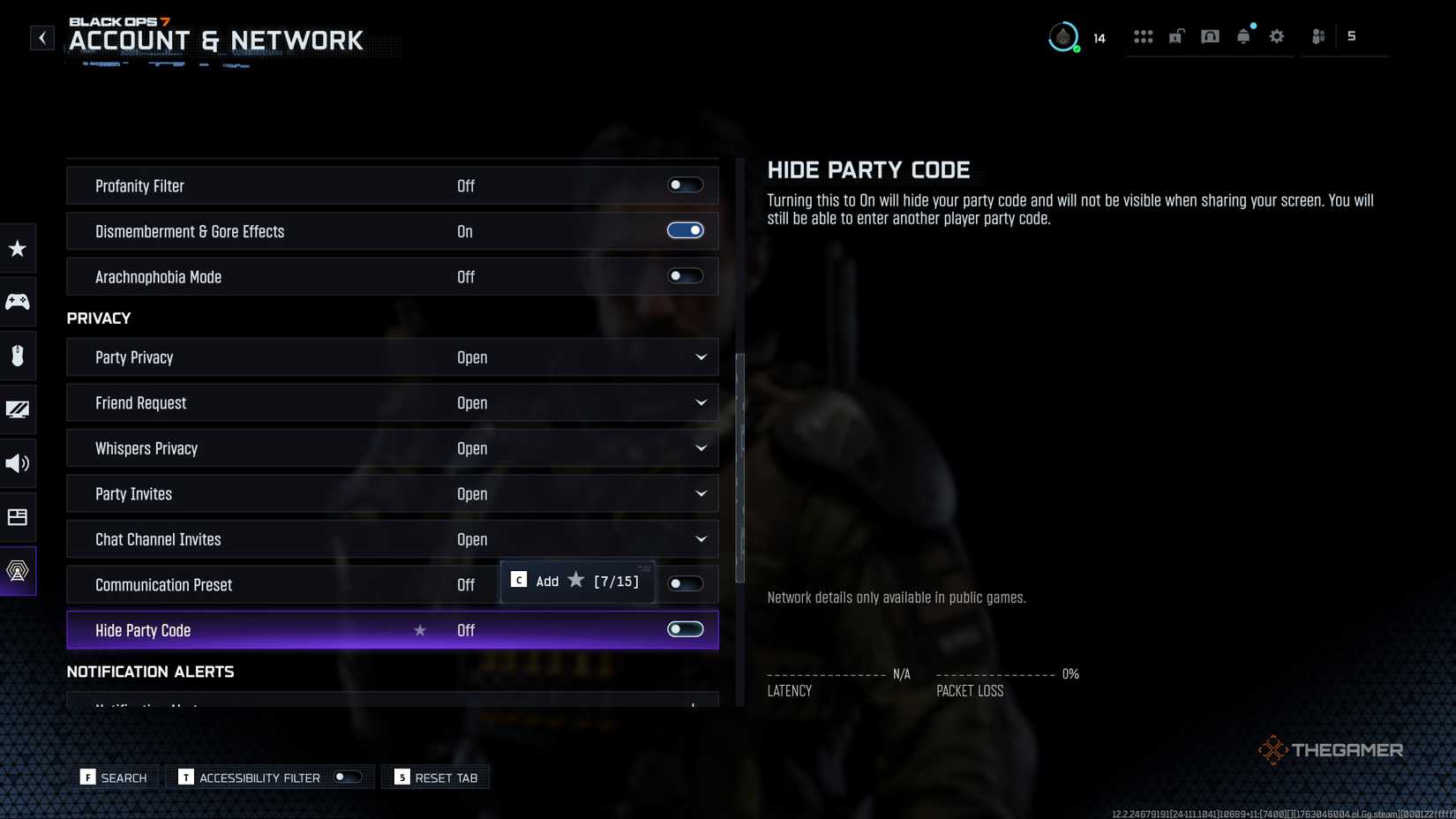This screenshot has height=819, width=1456.
Task: Toggle the Profanity Filter switch off setting
Action: pyautogui.click(x=685, y=185)
